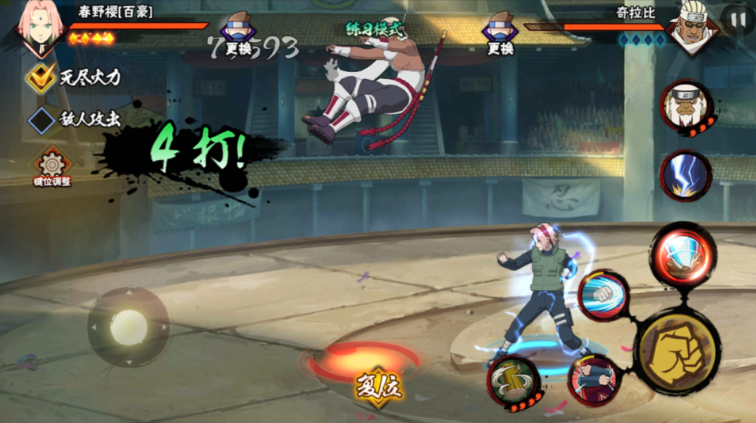The height and width of the screenshot is (423, 756).
Task: Open the 键位调整 gear settings
Action: point(53,165)
